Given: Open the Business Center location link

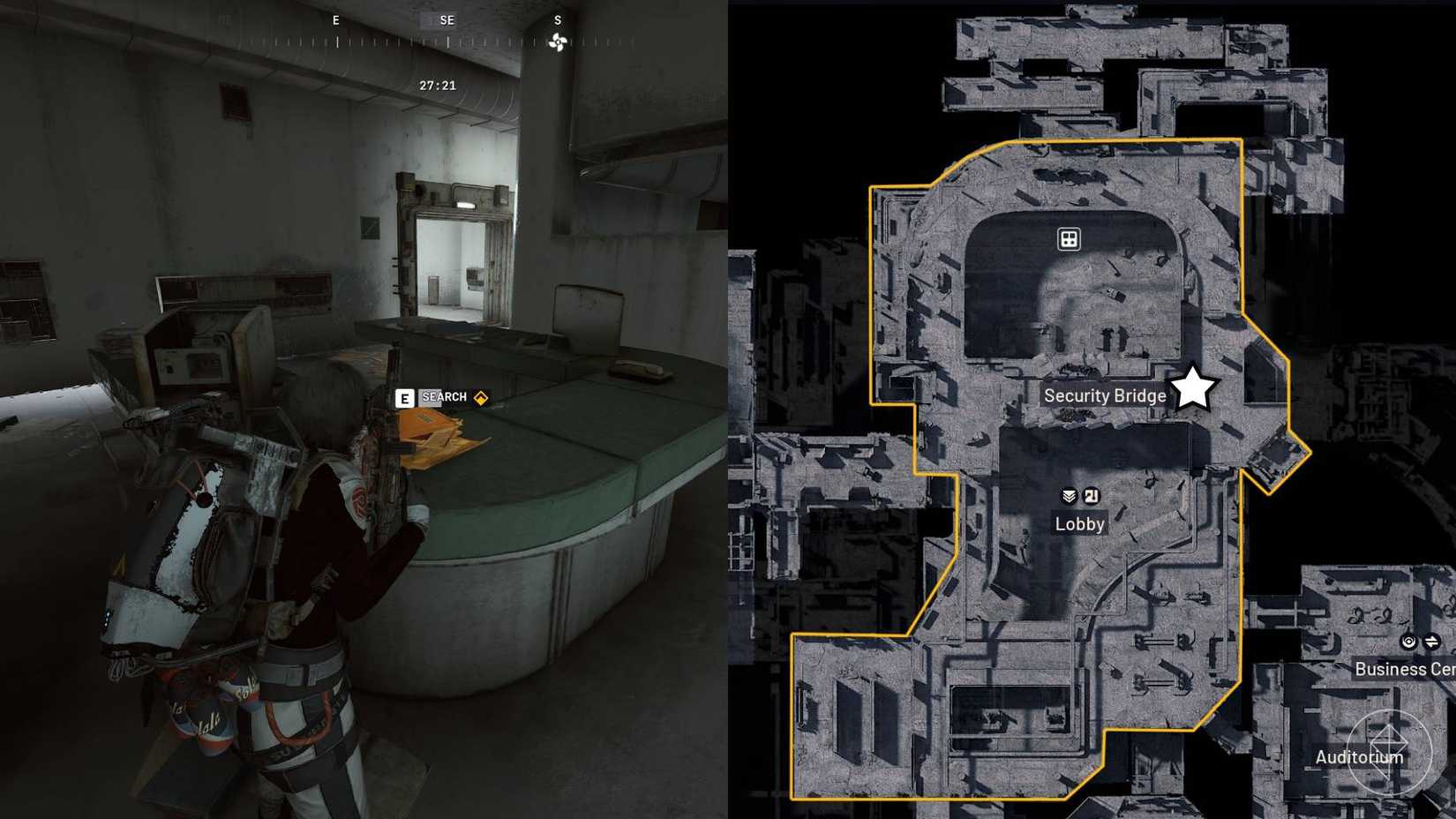Looking at the screenshot, I should click(1398, 669).
